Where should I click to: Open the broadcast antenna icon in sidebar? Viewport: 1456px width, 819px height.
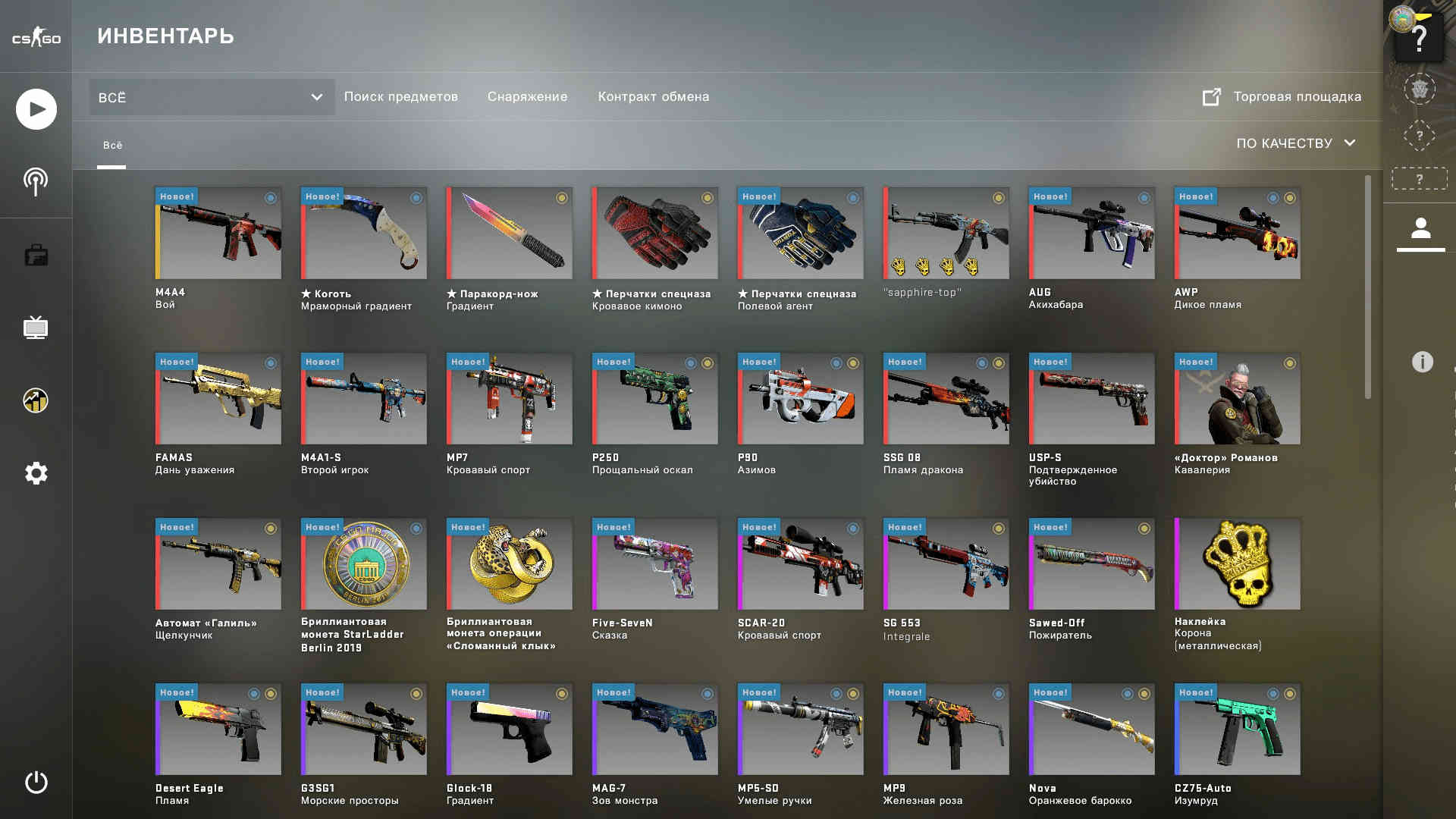(x=35, y=181)
